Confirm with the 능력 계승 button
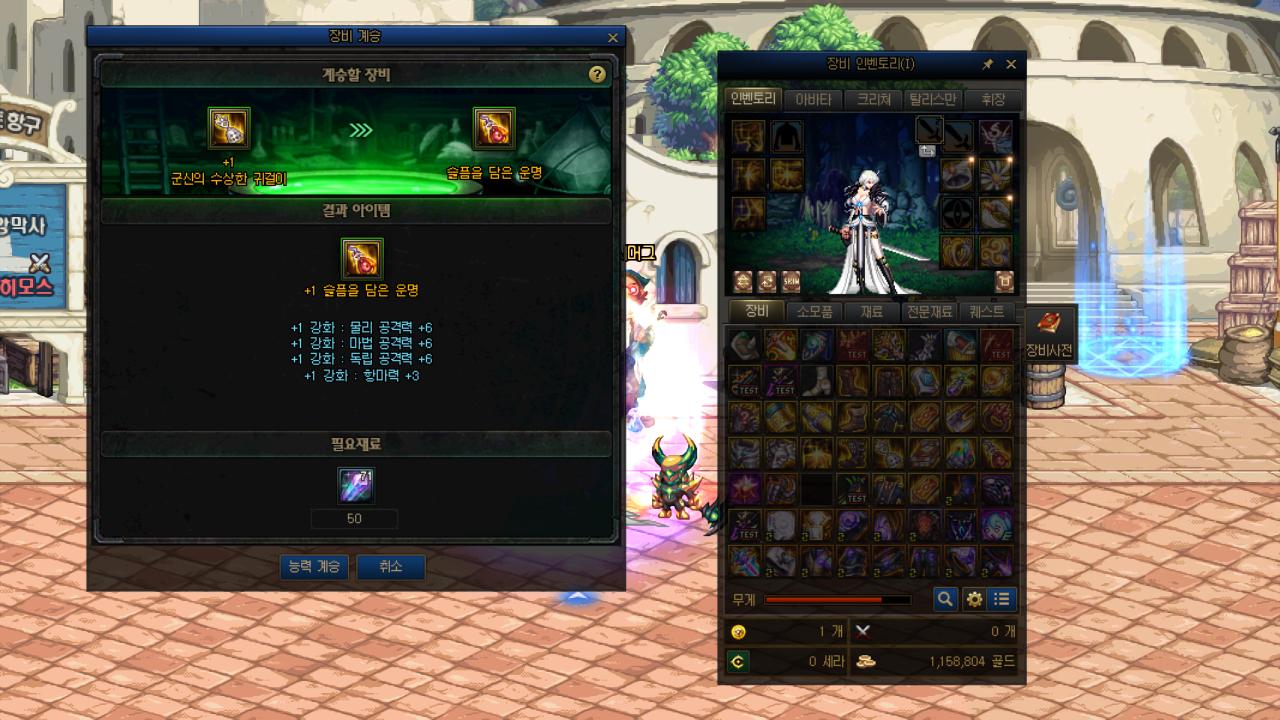Viewport: 1280px width, 720px height. pos(314,567)
